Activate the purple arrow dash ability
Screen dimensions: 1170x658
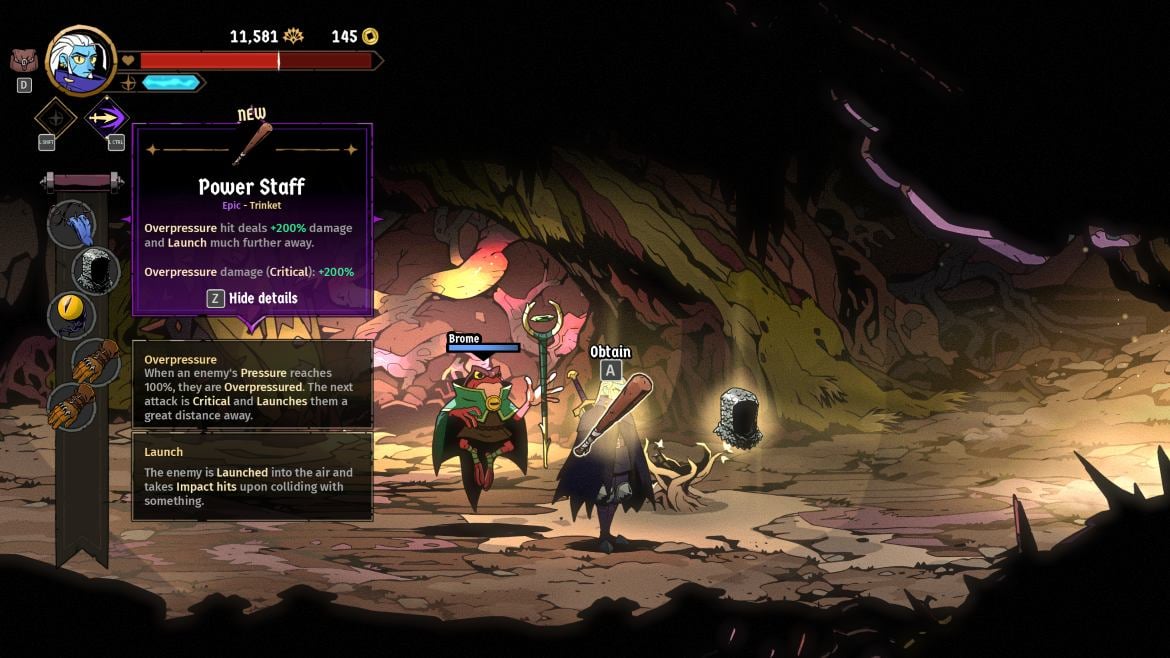[106, 118]
